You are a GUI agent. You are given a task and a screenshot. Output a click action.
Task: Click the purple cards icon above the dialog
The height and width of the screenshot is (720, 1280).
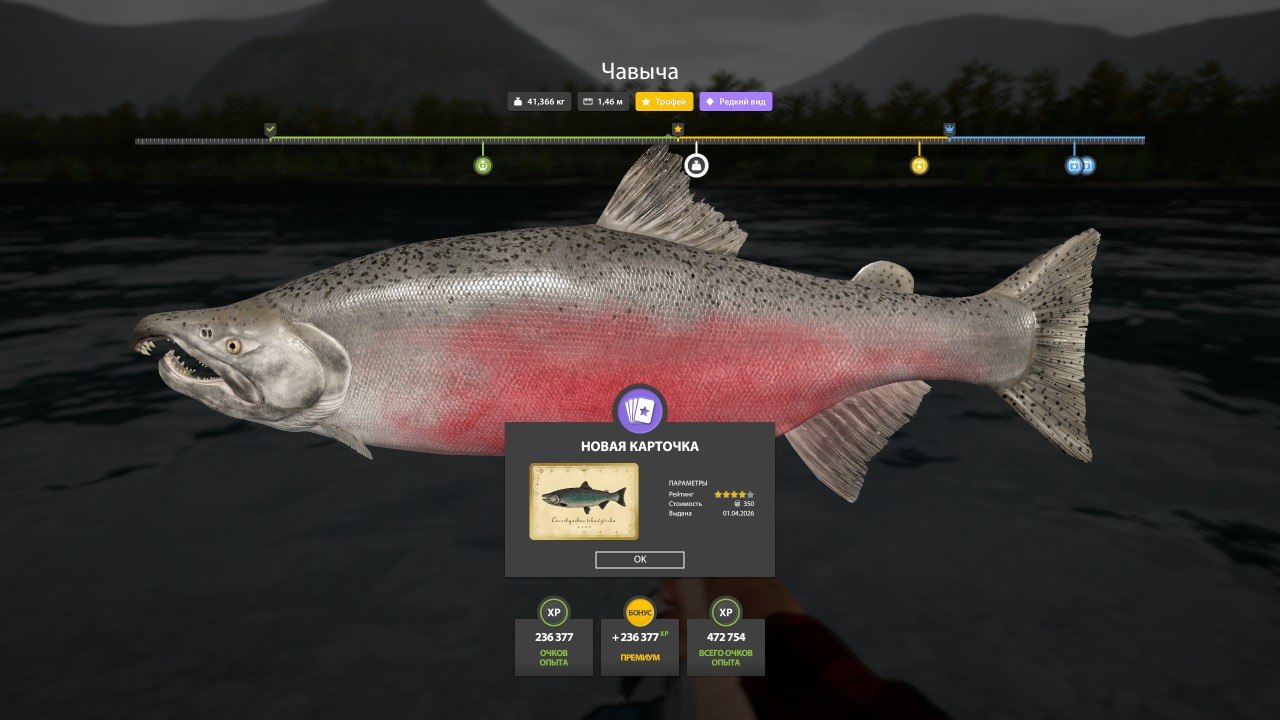click(640, 410)
